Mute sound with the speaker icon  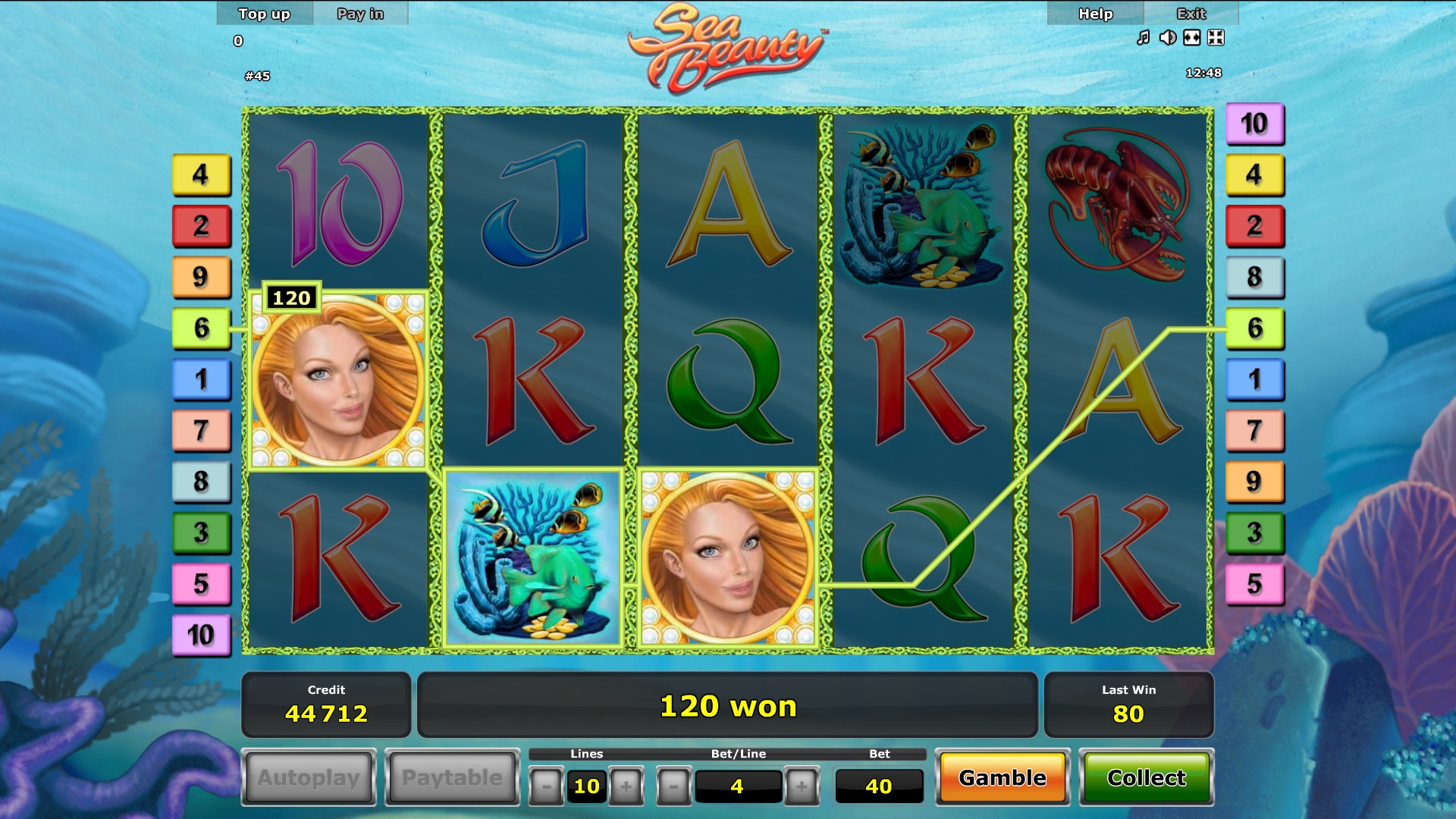click(x=1167, y=38)
